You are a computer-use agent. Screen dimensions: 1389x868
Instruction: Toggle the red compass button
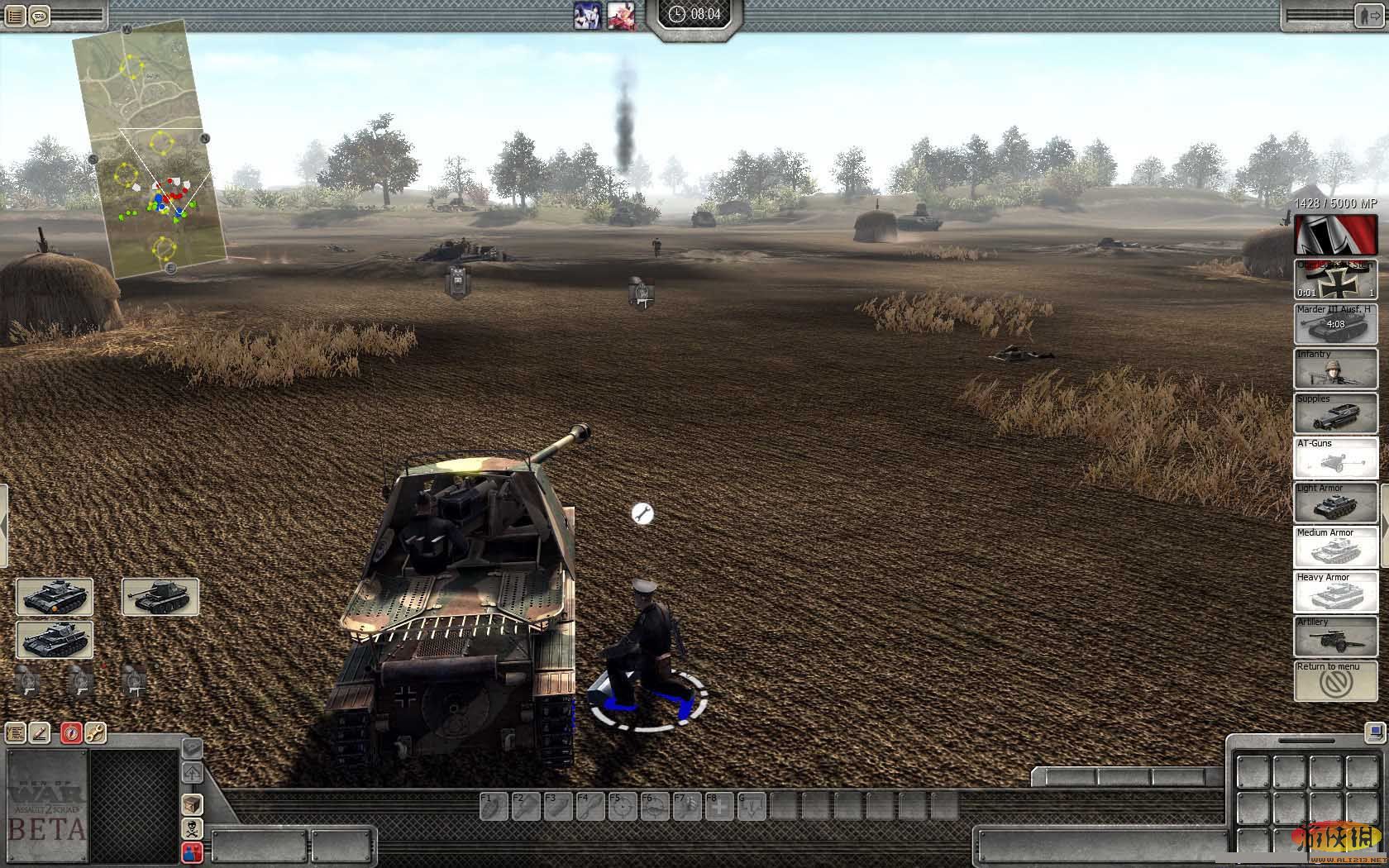point(71,733)
